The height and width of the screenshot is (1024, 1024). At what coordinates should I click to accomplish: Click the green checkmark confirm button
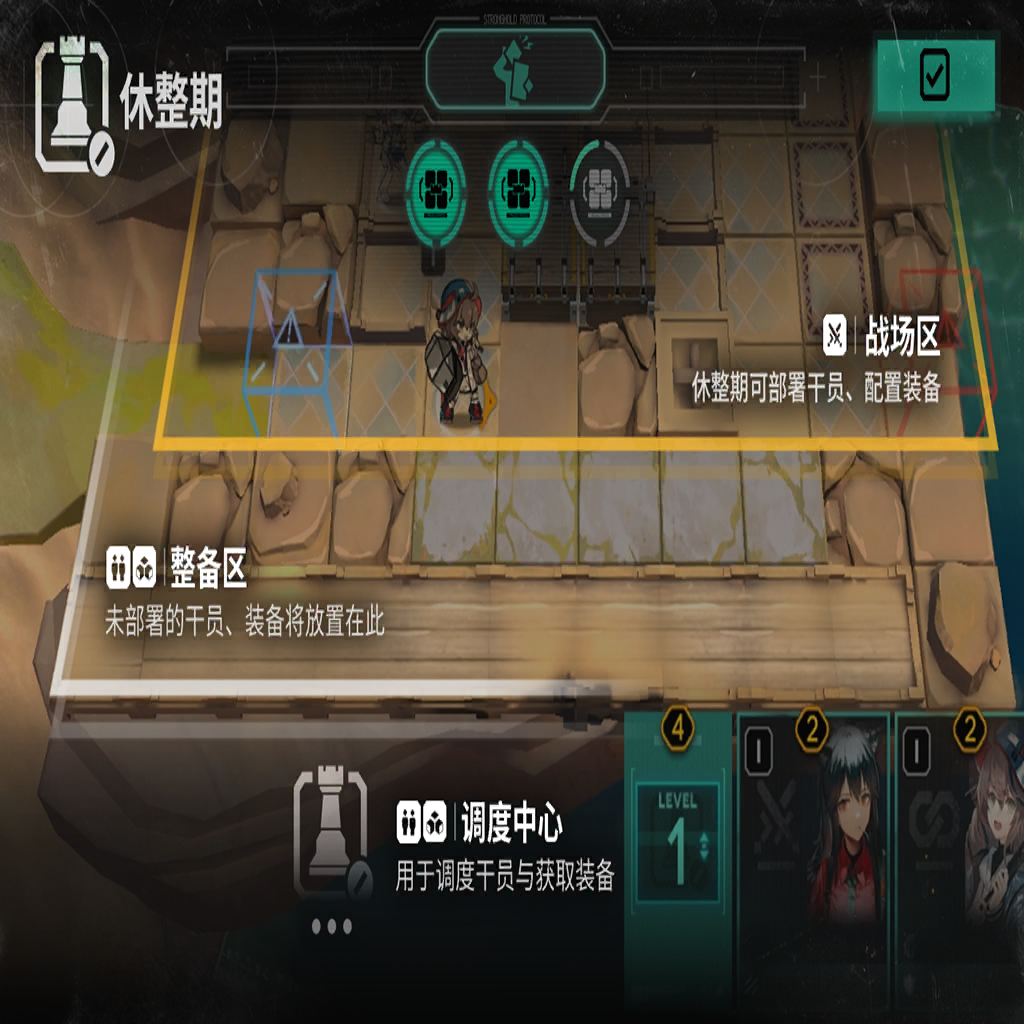click(935, 75)
